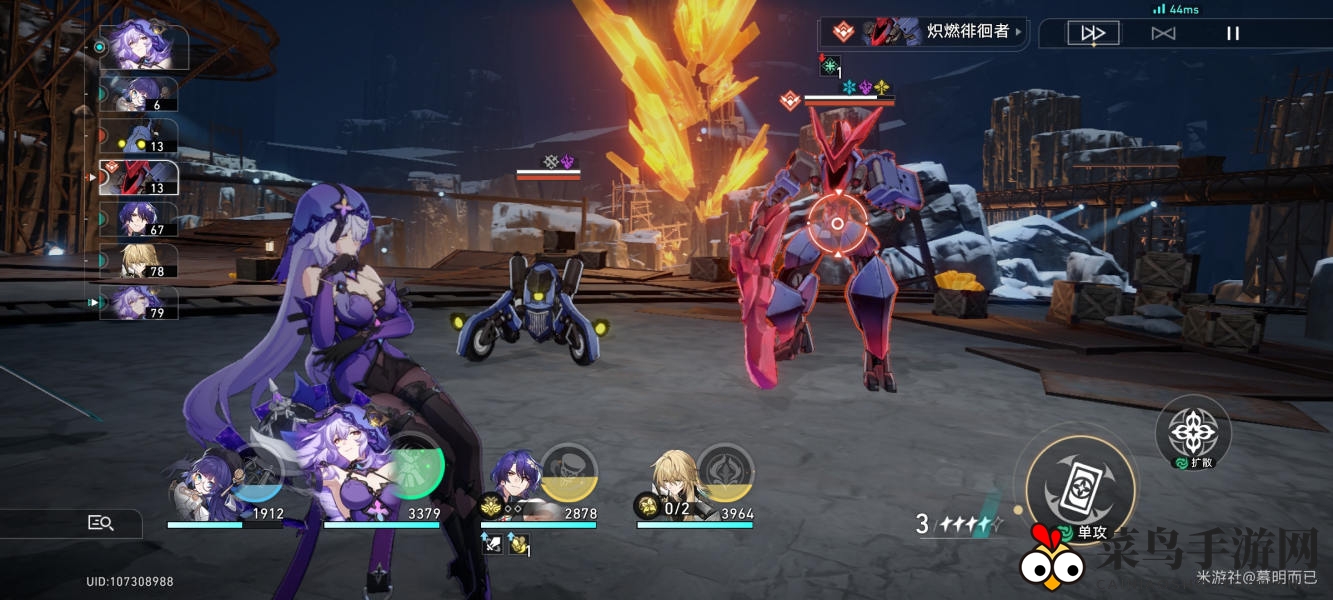
Task: Select the blonde character portrait
Action: point(673,482)
